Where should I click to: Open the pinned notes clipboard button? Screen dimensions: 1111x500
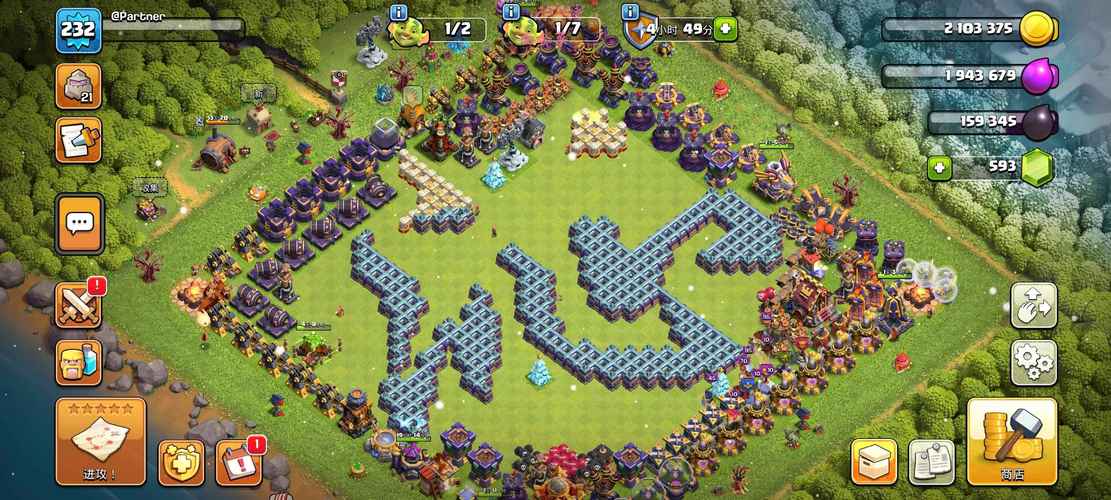point(931,461)
